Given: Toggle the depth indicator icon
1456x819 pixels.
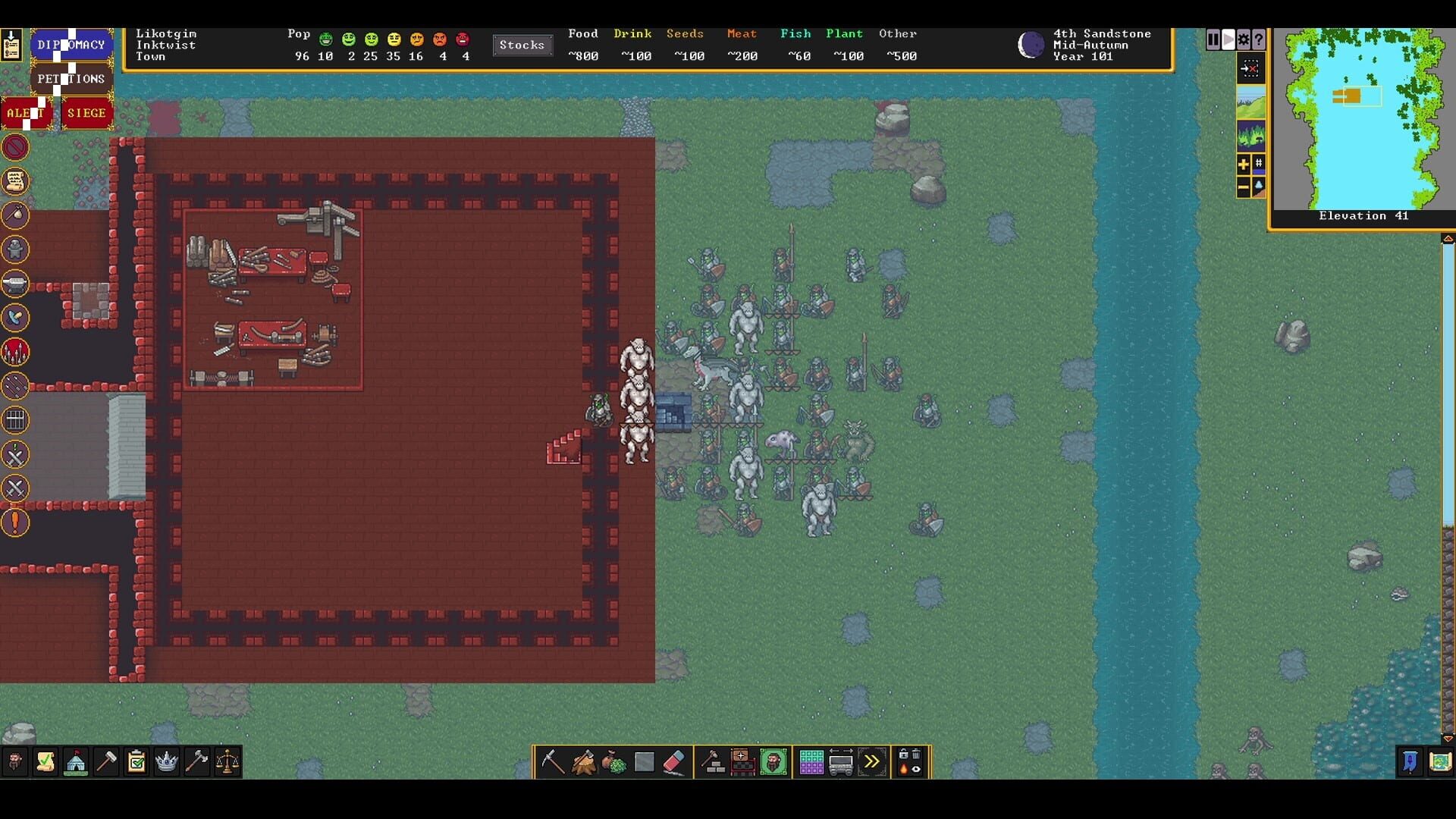Looking at the screenshot, I should [x=1258, y=186].
